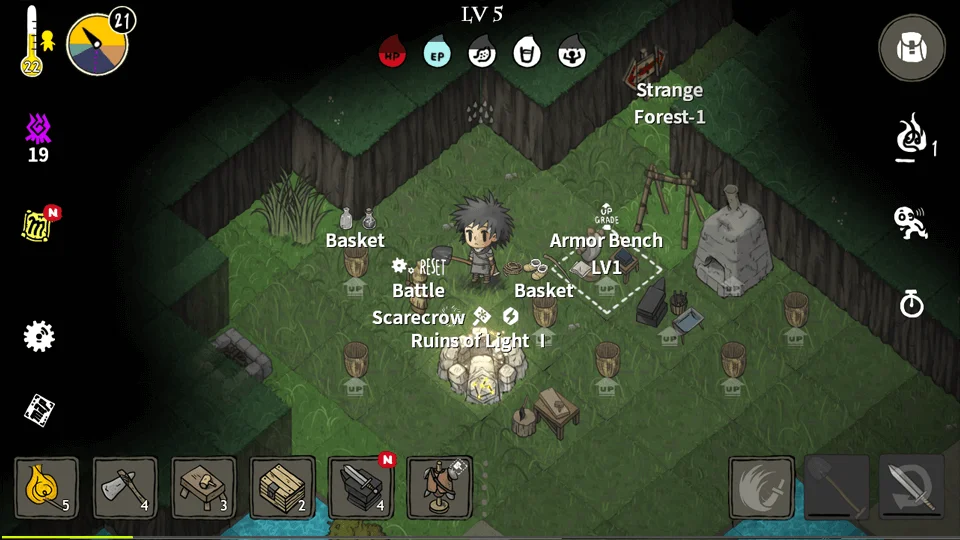Image resolution: width=960 pixels, height=540 pixels.
Task: Open the yellow scroll with new badge
Action: [x=37, y=225]
